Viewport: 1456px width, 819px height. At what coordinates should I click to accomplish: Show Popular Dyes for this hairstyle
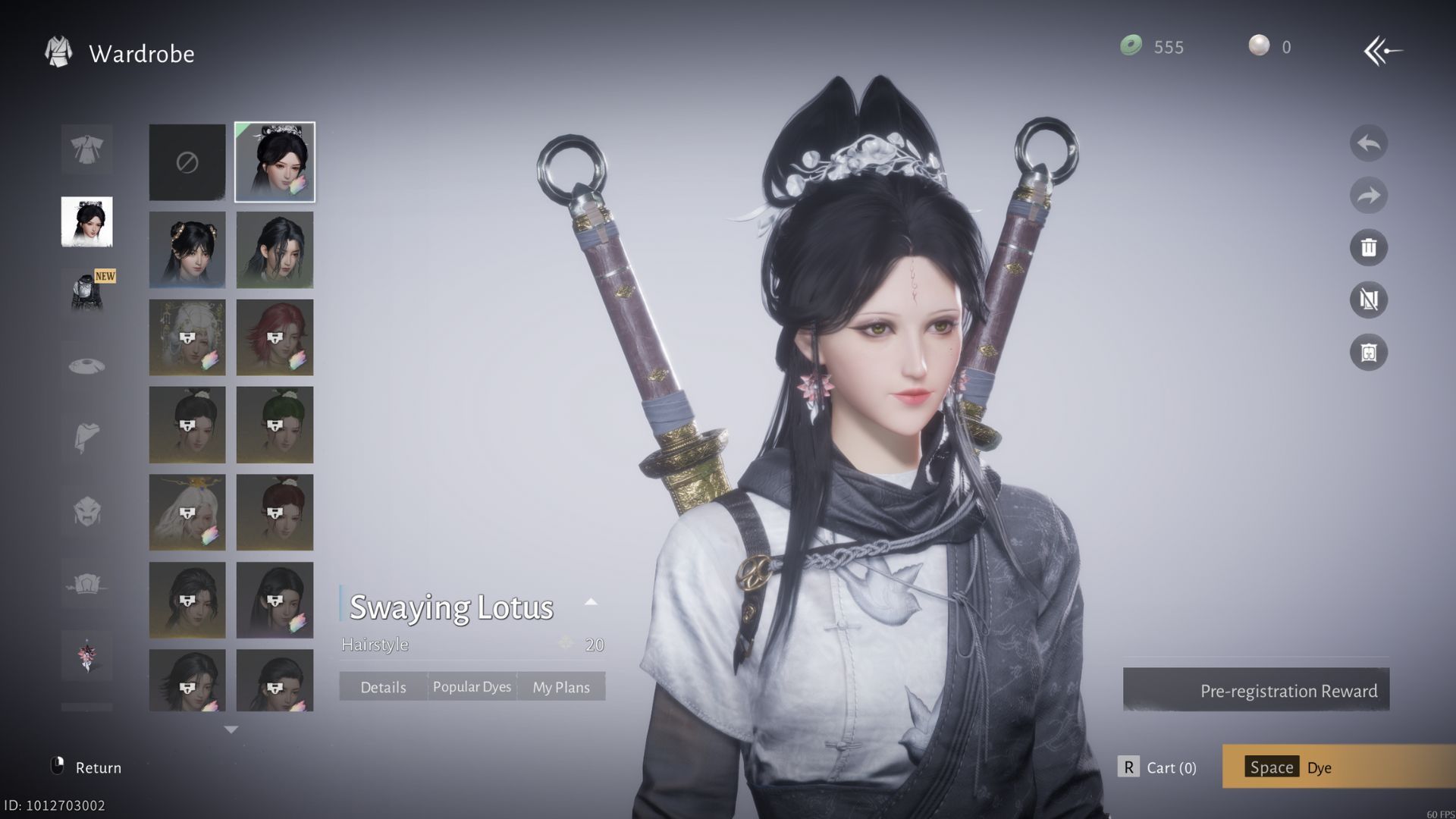click(x=472, y=687)
